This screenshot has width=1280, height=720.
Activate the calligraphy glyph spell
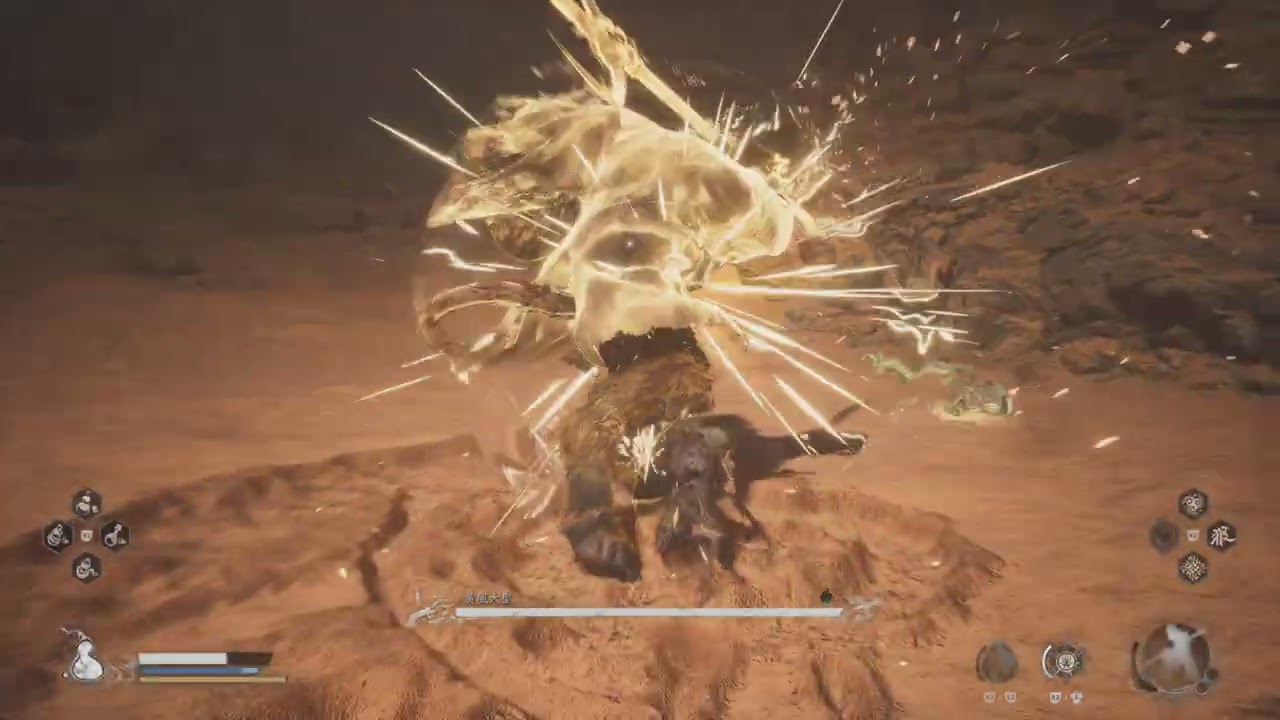[1221, 535]
